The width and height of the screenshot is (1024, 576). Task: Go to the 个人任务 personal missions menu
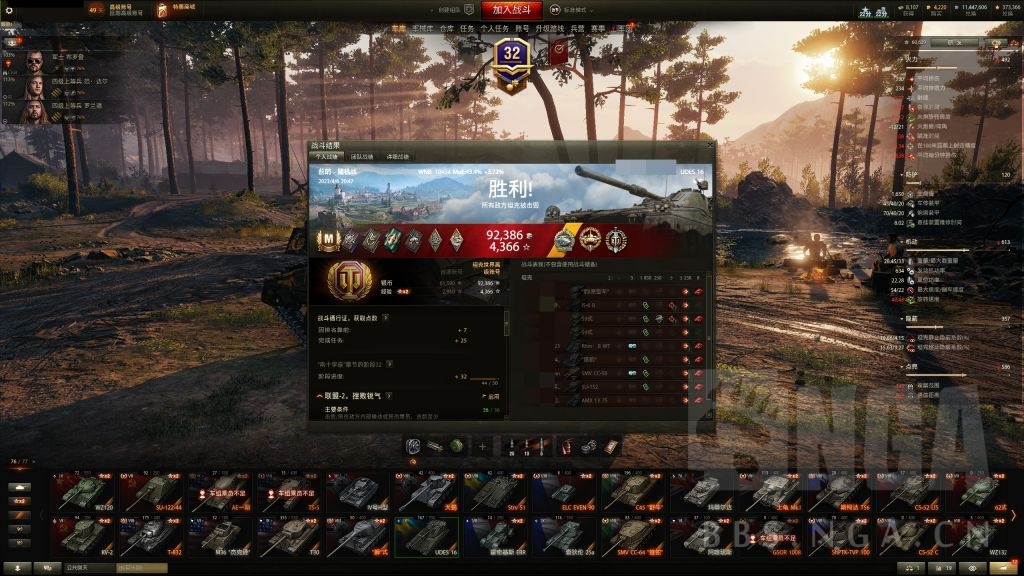point(494,29)
